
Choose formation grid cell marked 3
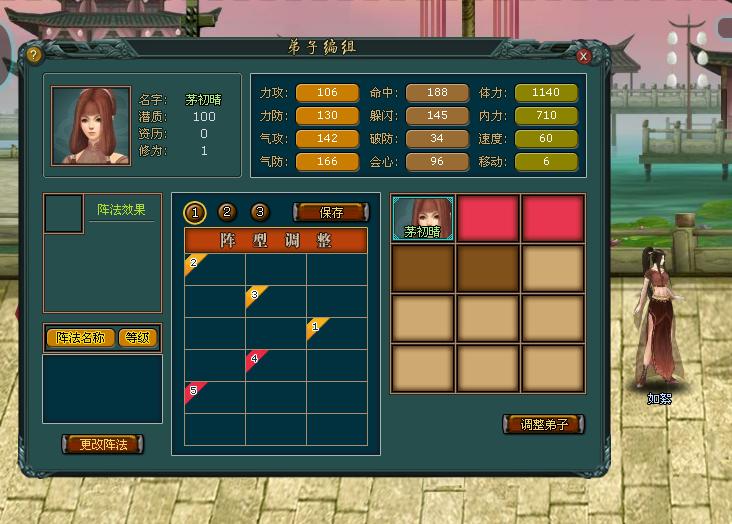[275, 301]
